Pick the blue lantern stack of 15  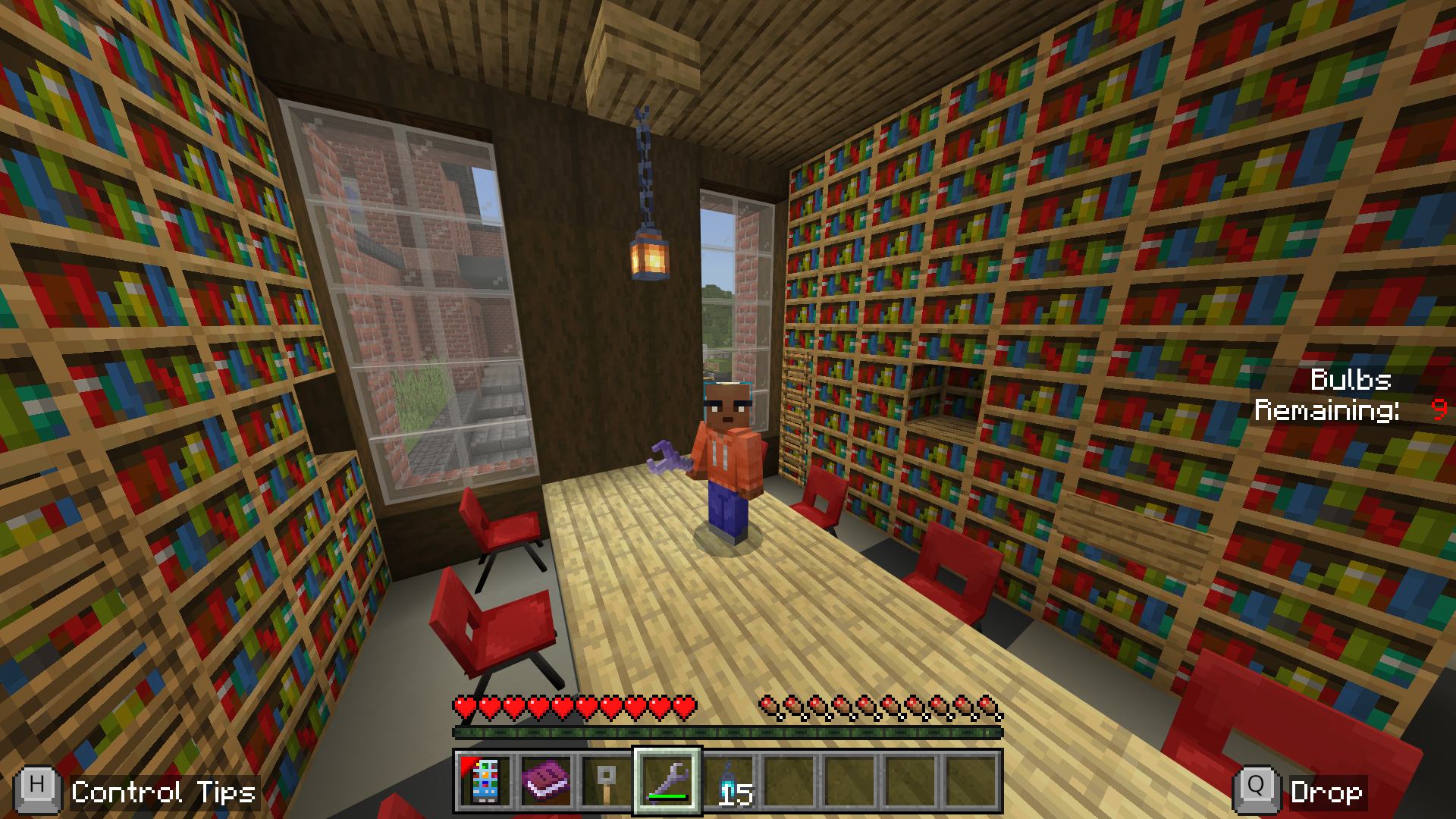click(x=729, y=781)
